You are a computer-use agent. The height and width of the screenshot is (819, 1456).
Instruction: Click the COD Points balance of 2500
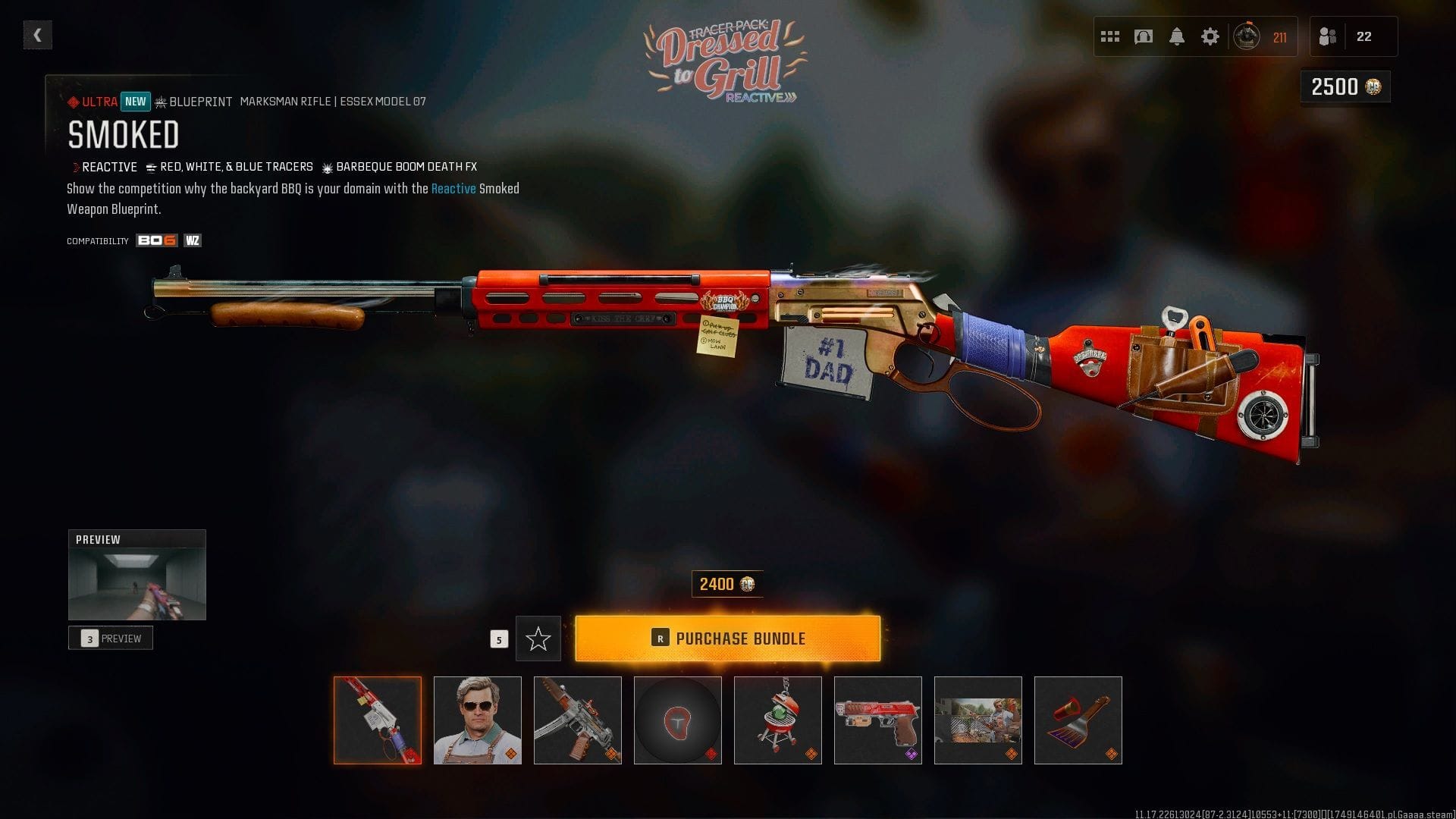pyautogui.click(x=1344, y=87)
